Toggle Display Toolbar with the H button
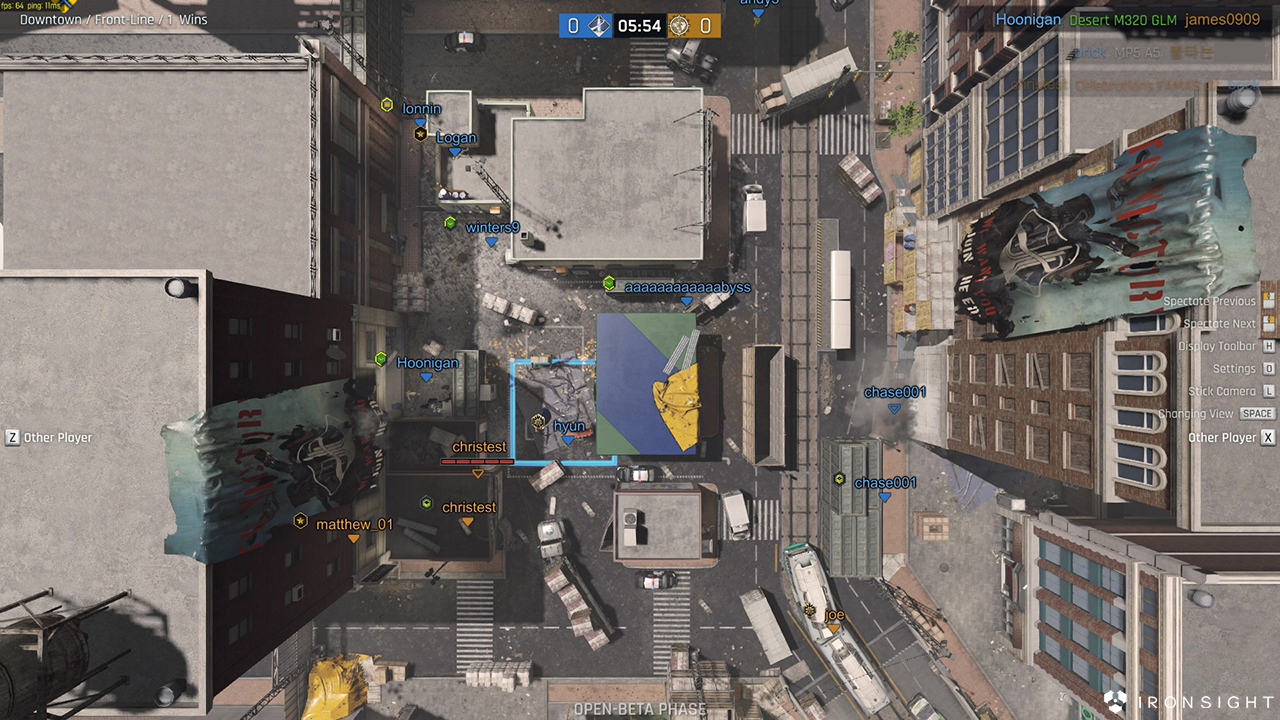The width and height of the screenshot is (1280, 720). (x=1267, y=346)
